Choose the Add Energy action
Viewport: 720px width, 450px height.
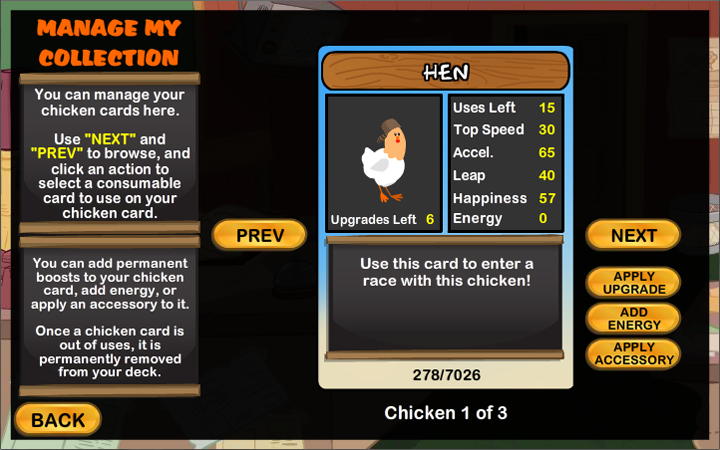click(633, 318)
